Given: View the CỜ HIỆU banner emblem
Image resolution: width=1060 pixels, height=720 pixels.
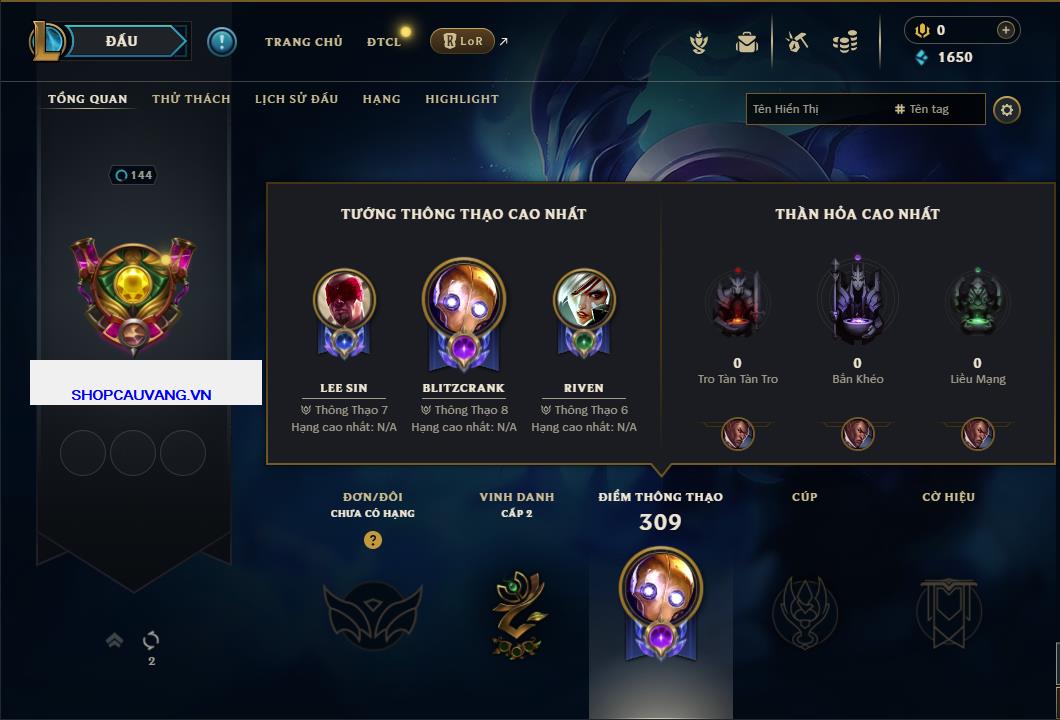Looking at the screenshot, I should click(x=948, y=610).
